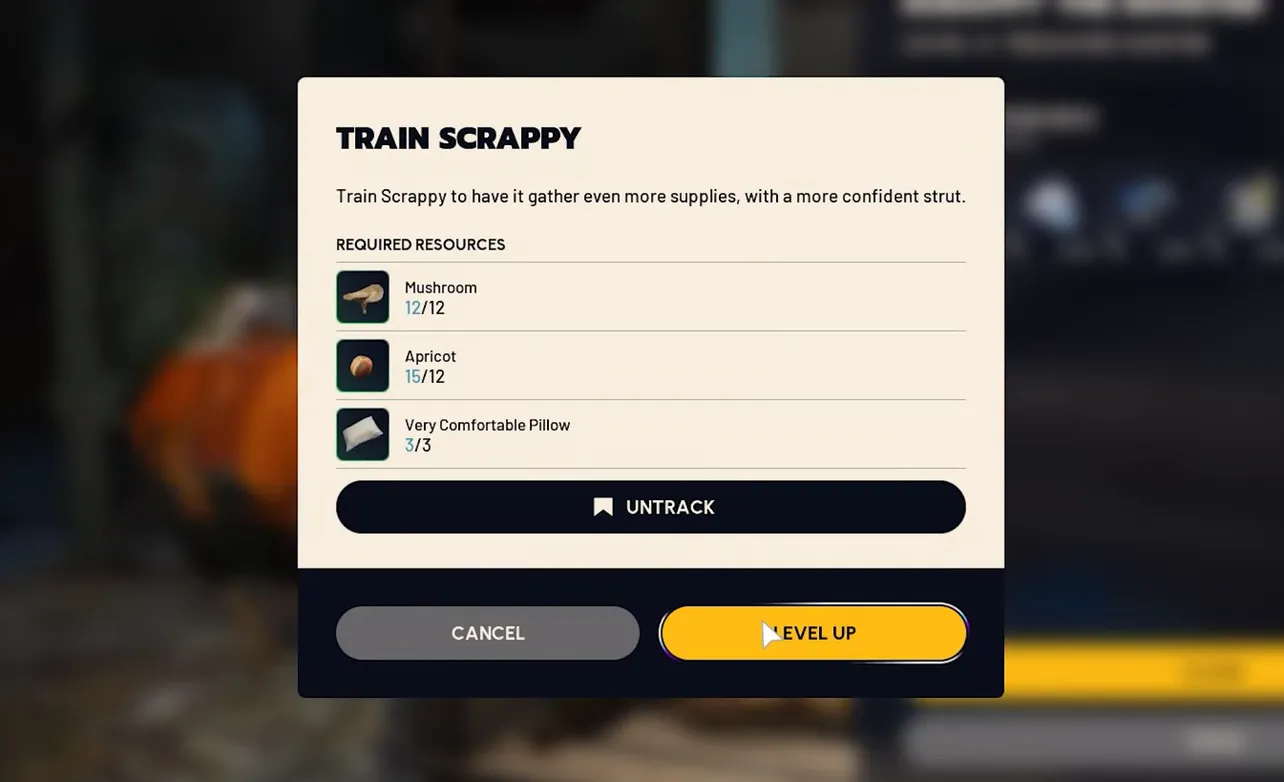1284x782 pixels.
Task: Expand the Apricot requirement entry
Action: pos(650,365)
